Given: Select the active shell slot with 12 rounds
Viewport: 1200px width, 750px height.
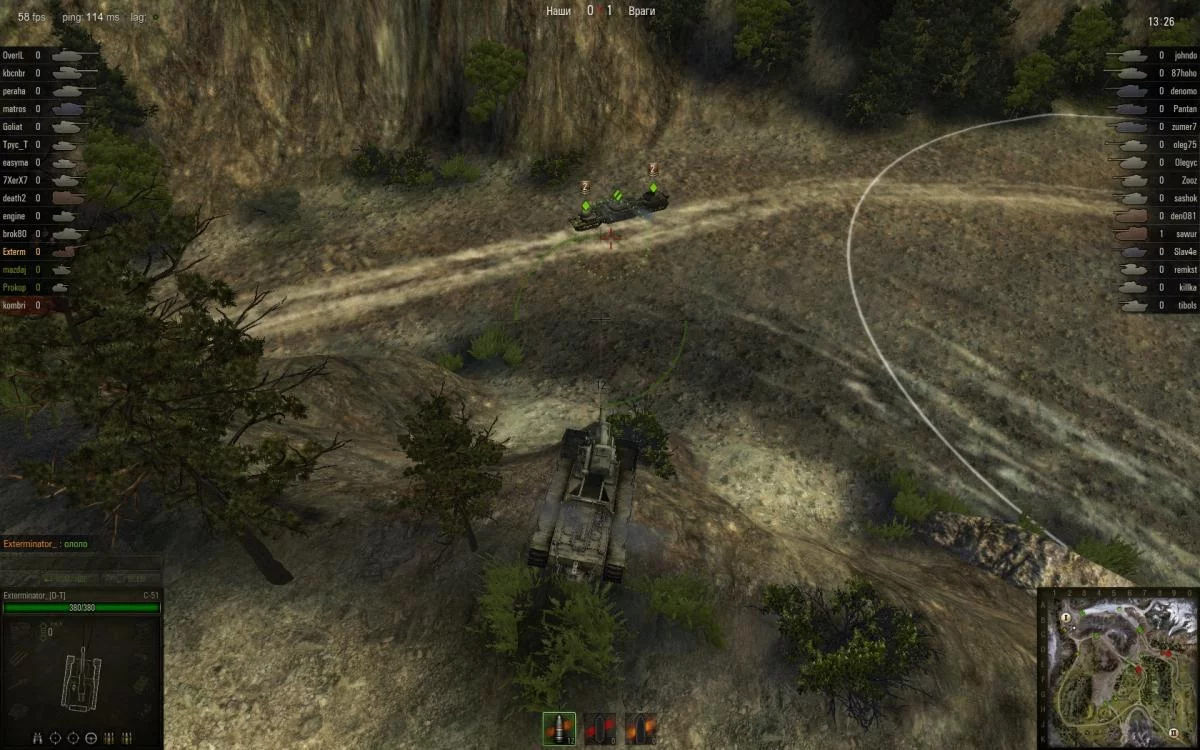Looking at the screenshot, I should click(559, 728).
